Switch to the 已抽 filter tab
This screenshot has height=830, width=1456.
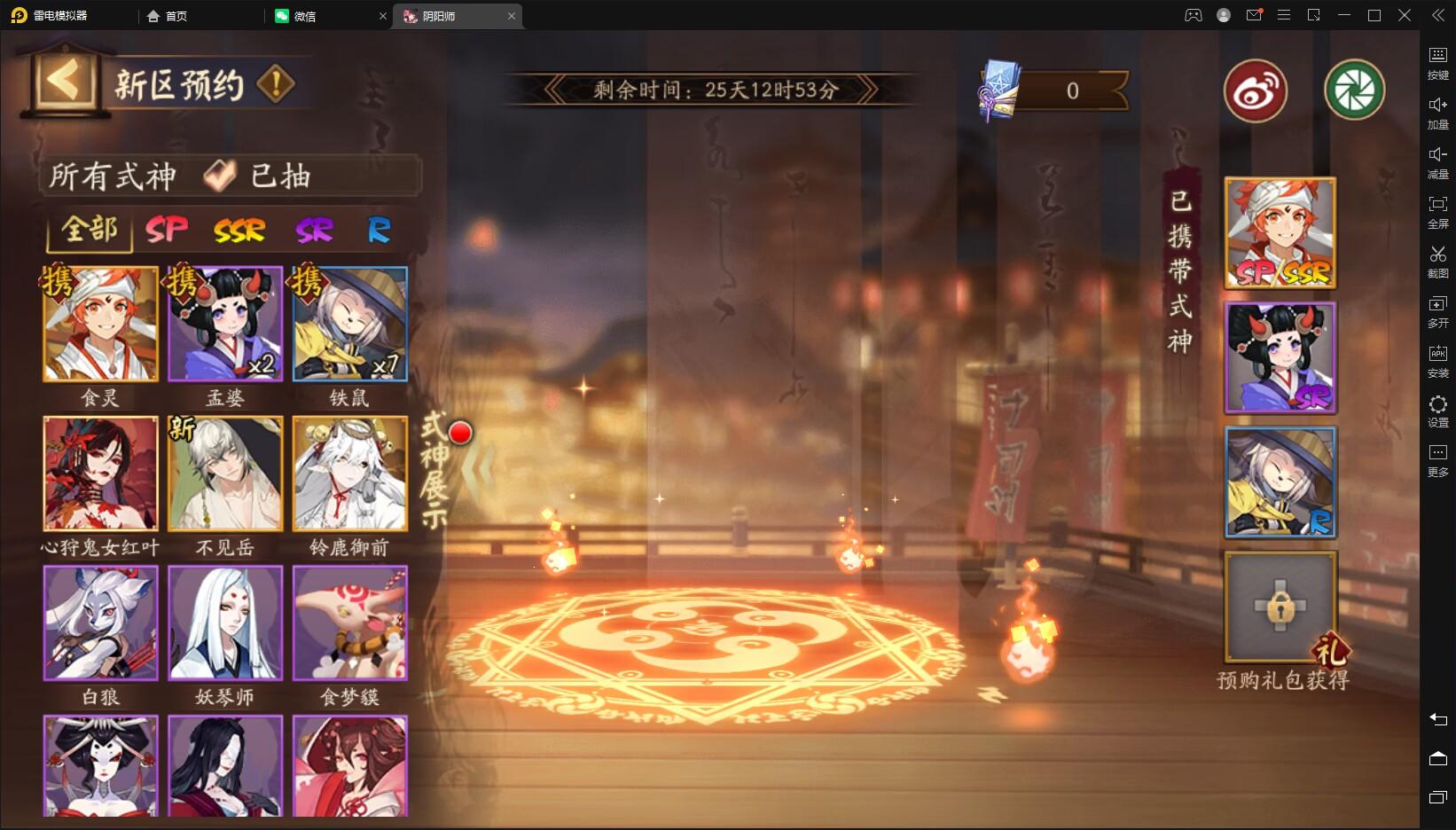[x=278, y=176]
